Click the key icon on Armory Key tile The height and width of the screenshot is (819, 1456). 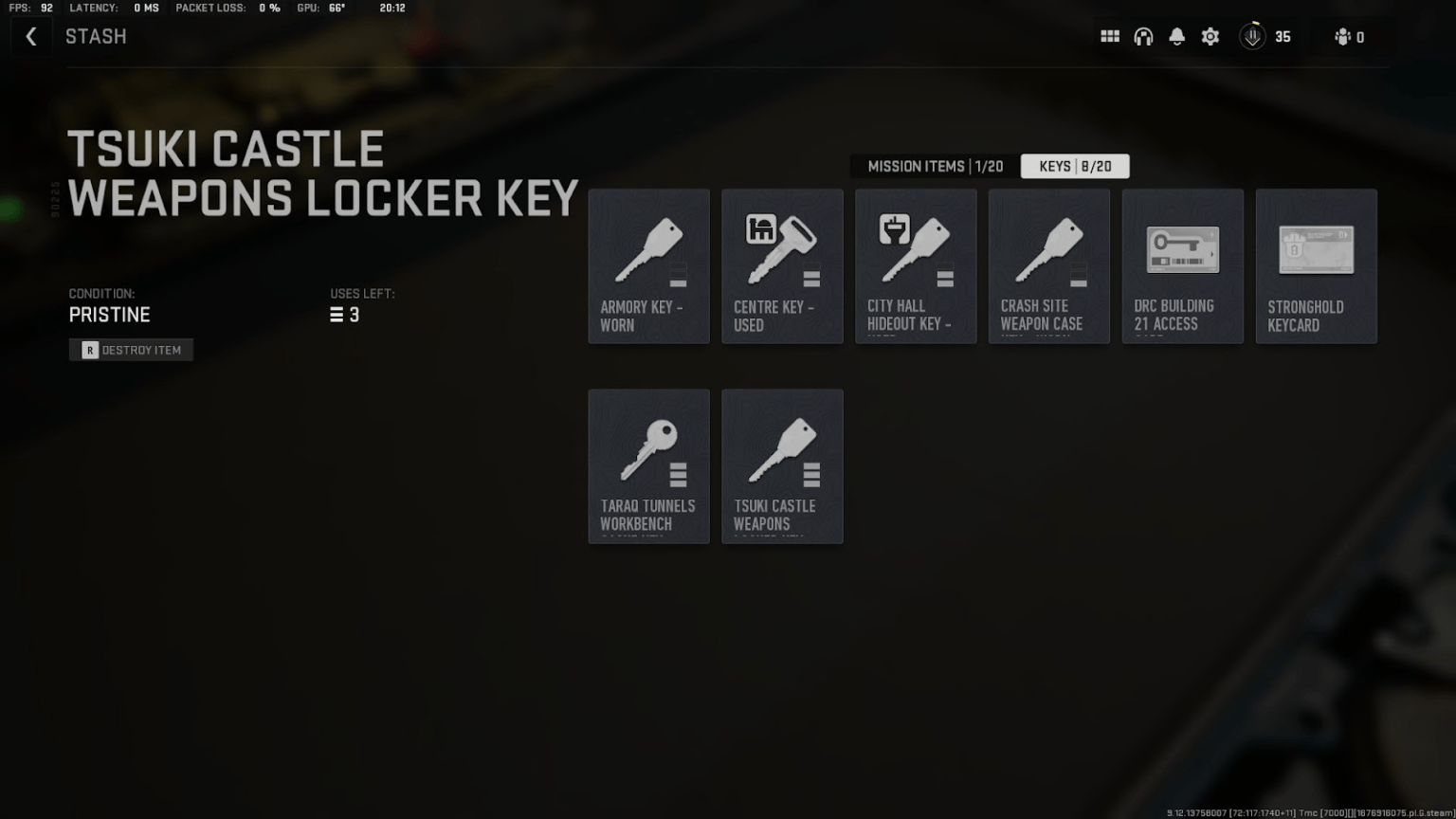[648, 246]
